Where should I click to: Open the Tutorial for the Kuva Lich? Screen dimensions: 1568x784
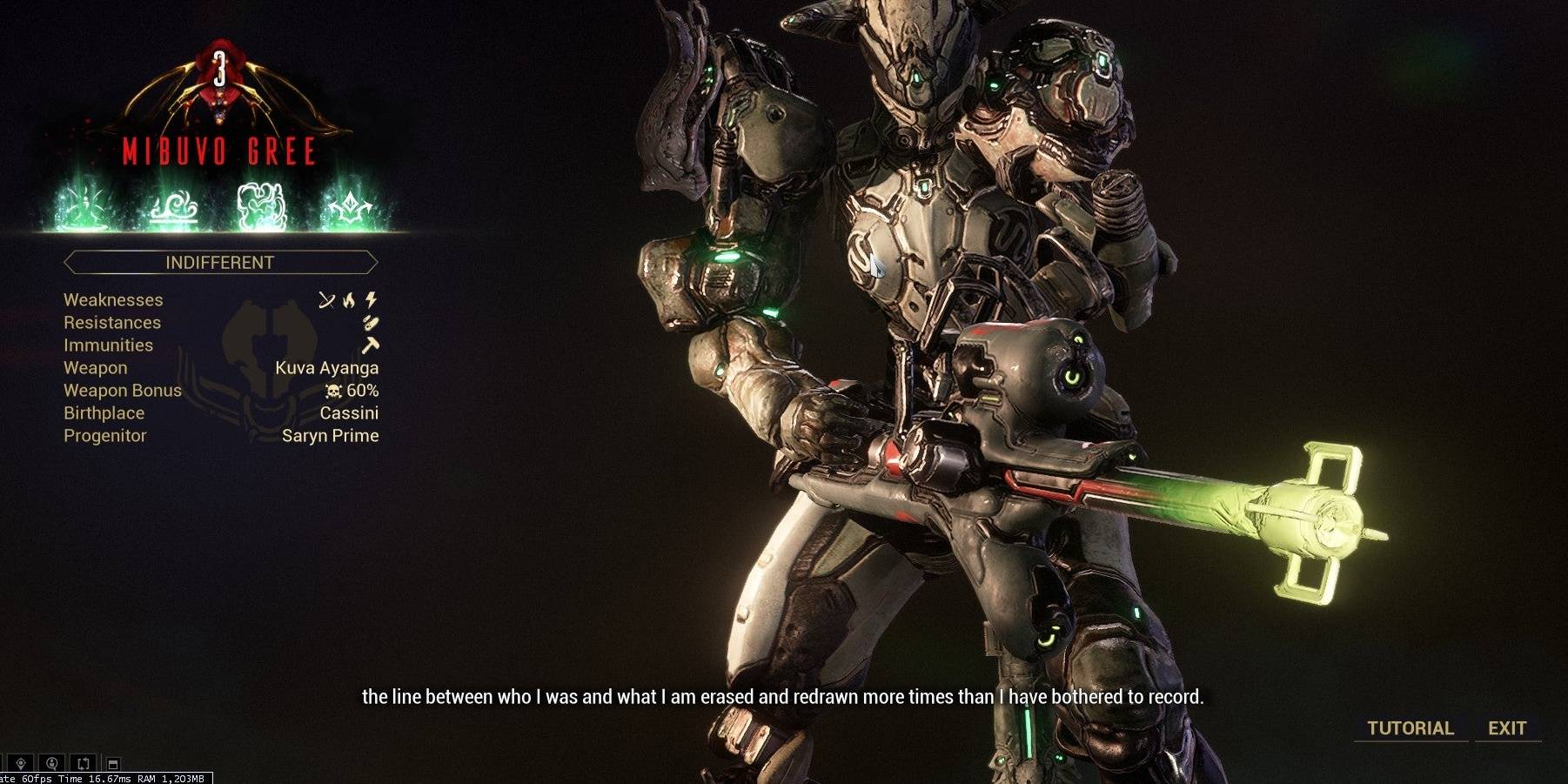click(1410, 728)
